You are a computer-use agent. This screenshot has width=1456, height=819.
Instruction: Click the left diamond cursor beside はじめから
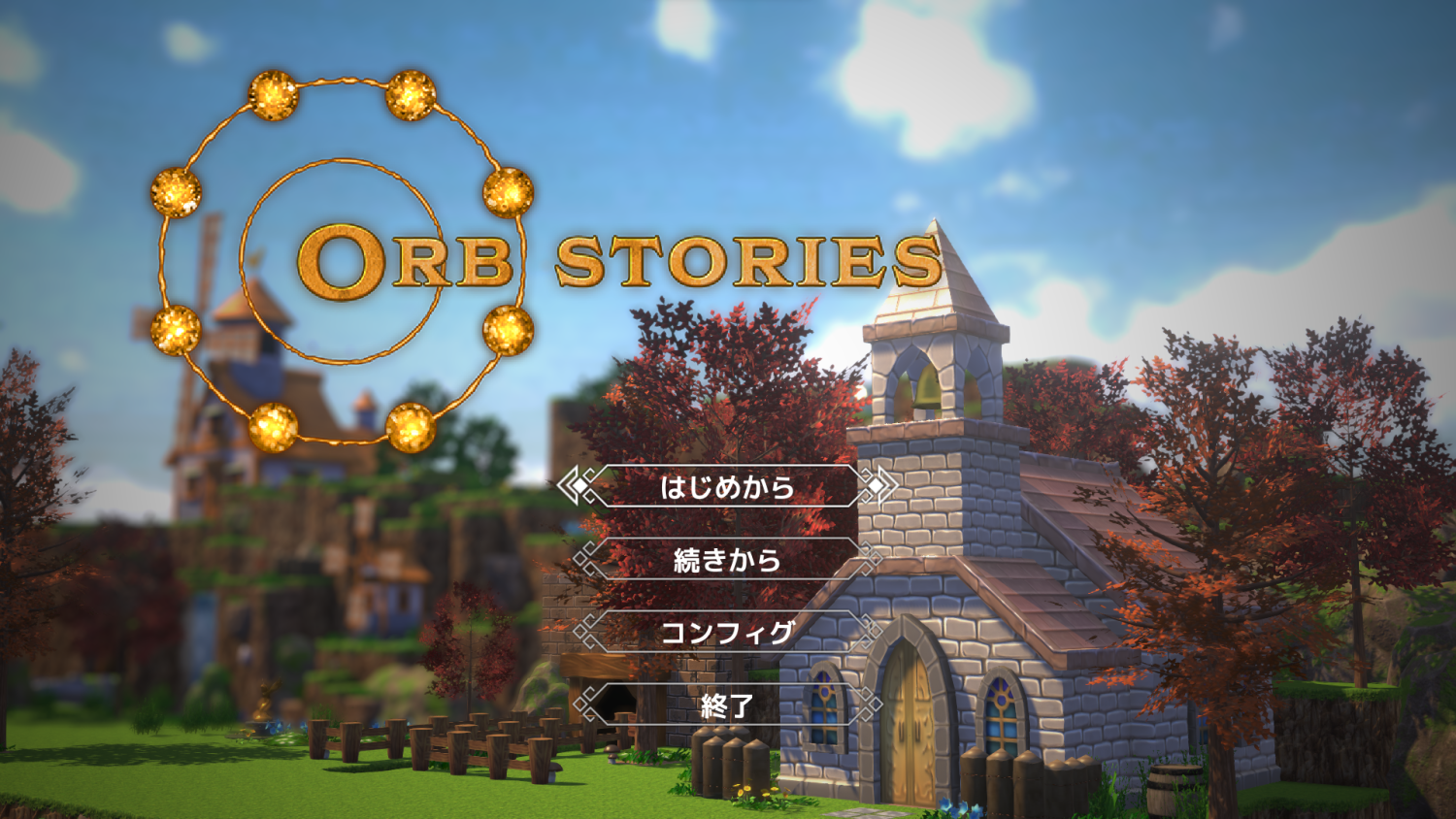click(x=580, y=485)
